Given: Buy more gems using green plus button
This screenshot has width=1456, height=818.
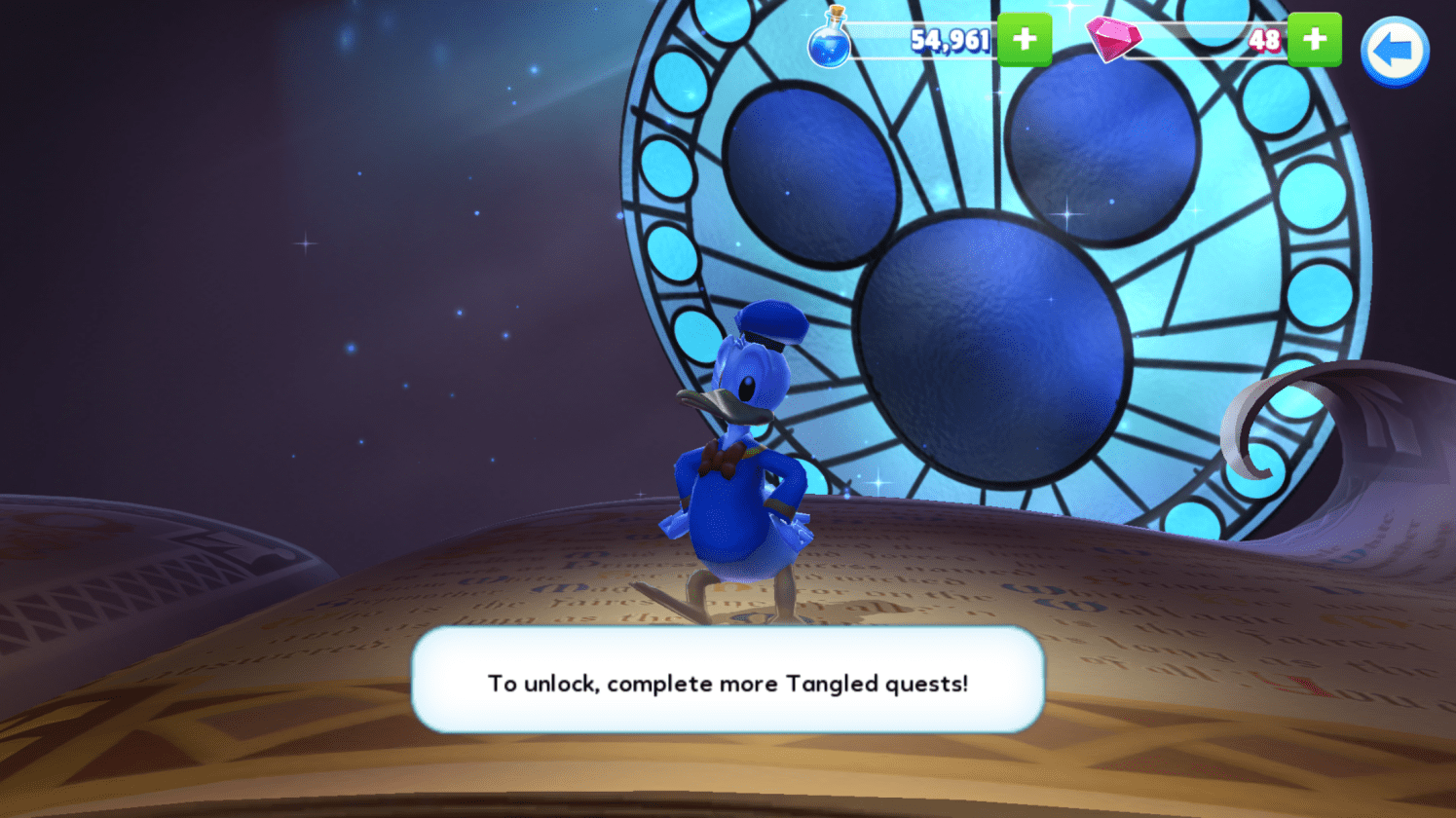Looking at the screenshot, I should coord(1314,40).
